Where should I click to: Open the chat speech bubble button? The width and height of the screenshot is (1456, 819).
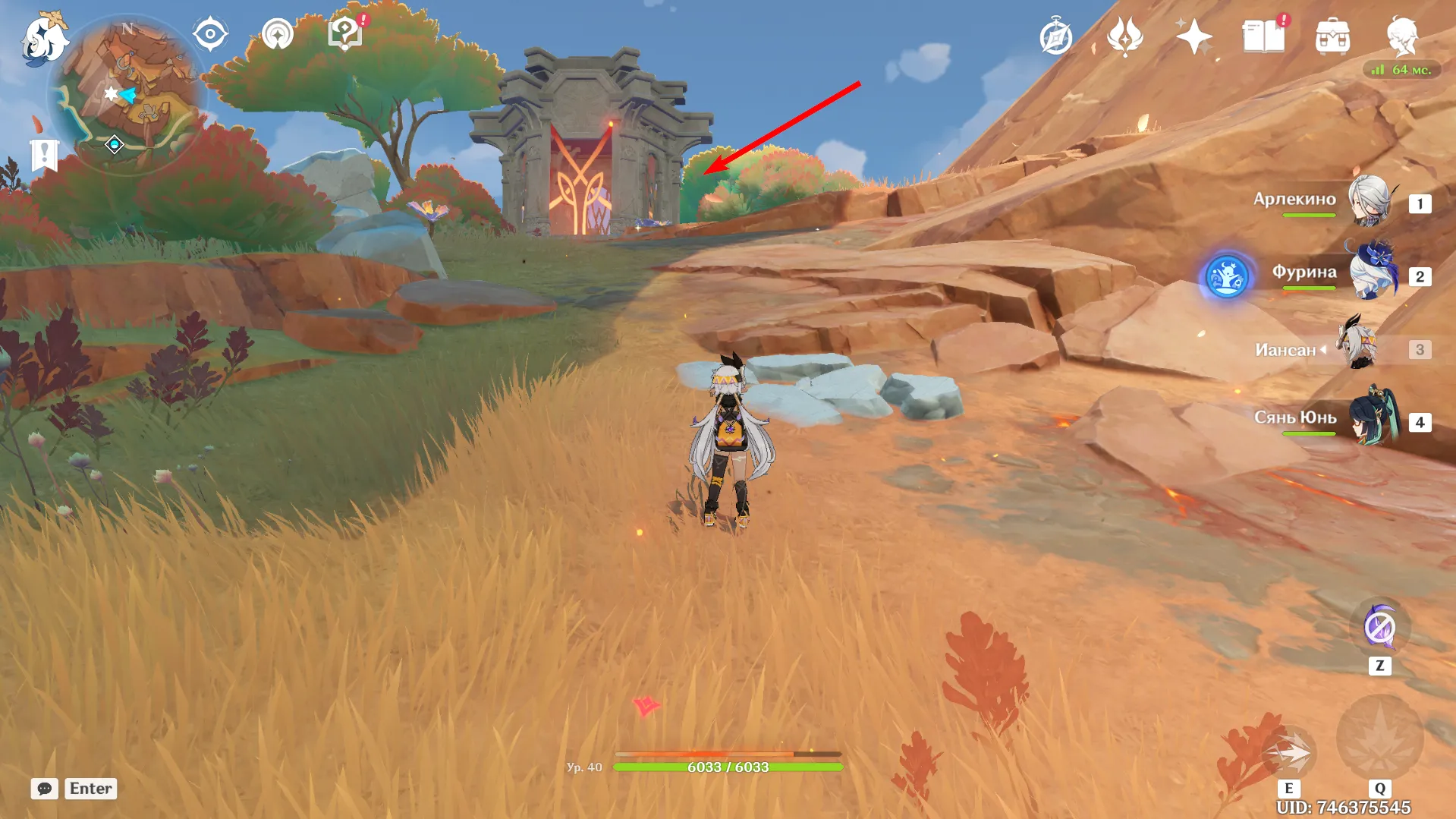coord(45,789)
